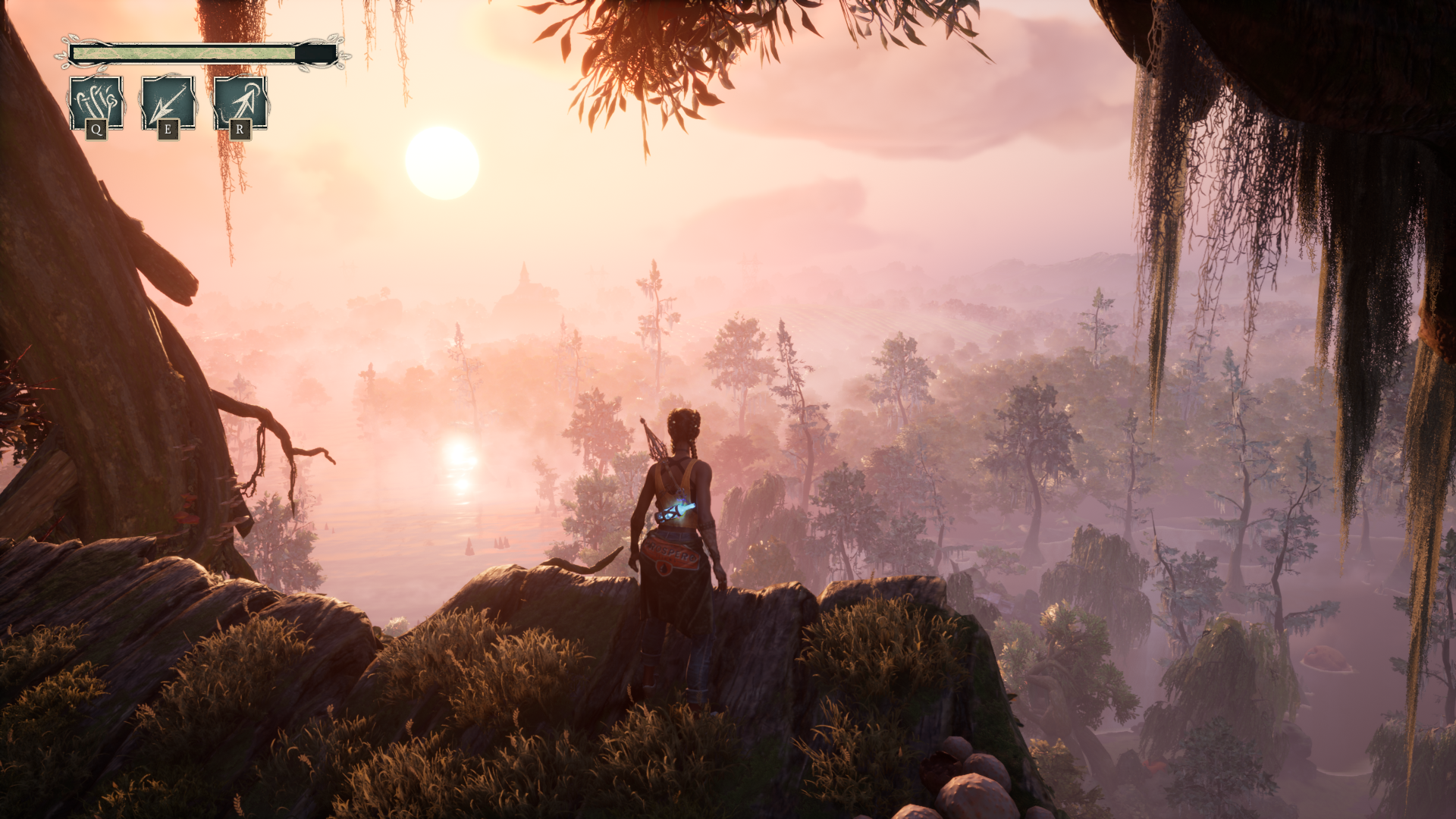1456x819 pixels.
Task: Use the upward arrow with crescent ability
Action: [240, 103]
